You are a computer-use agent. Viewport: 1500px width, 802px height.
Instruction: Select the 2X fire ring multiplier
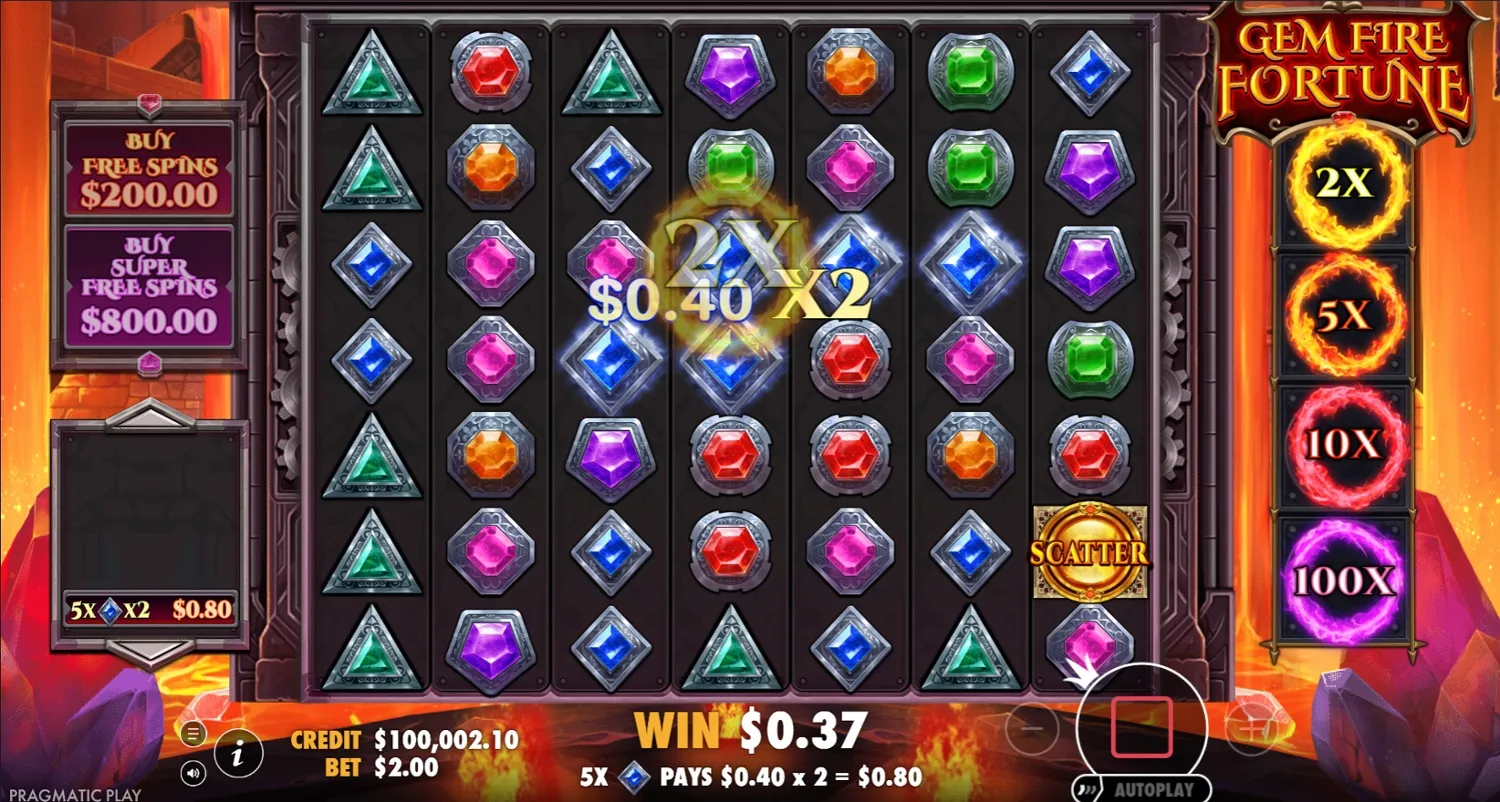[1343, 184]
